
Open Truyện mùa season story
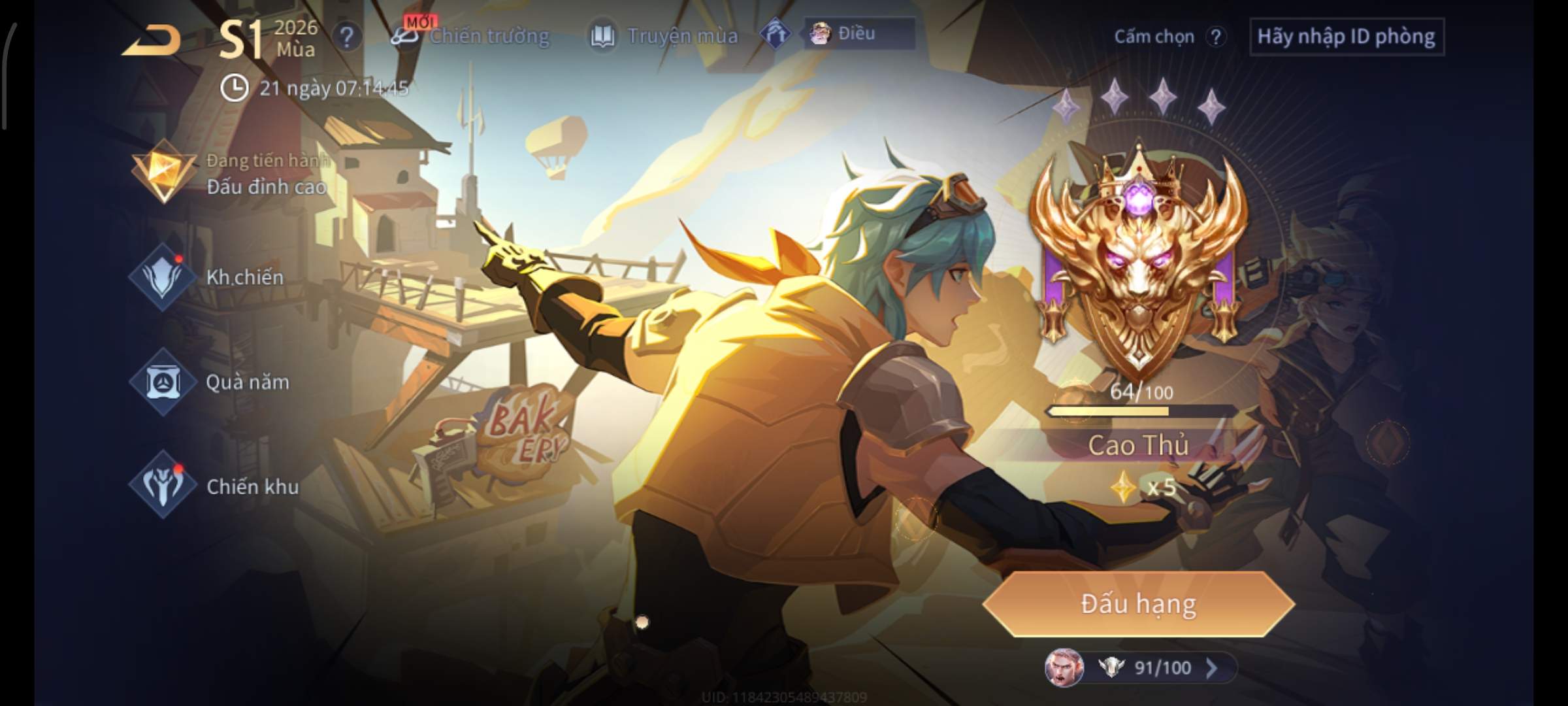click(665, 36)
